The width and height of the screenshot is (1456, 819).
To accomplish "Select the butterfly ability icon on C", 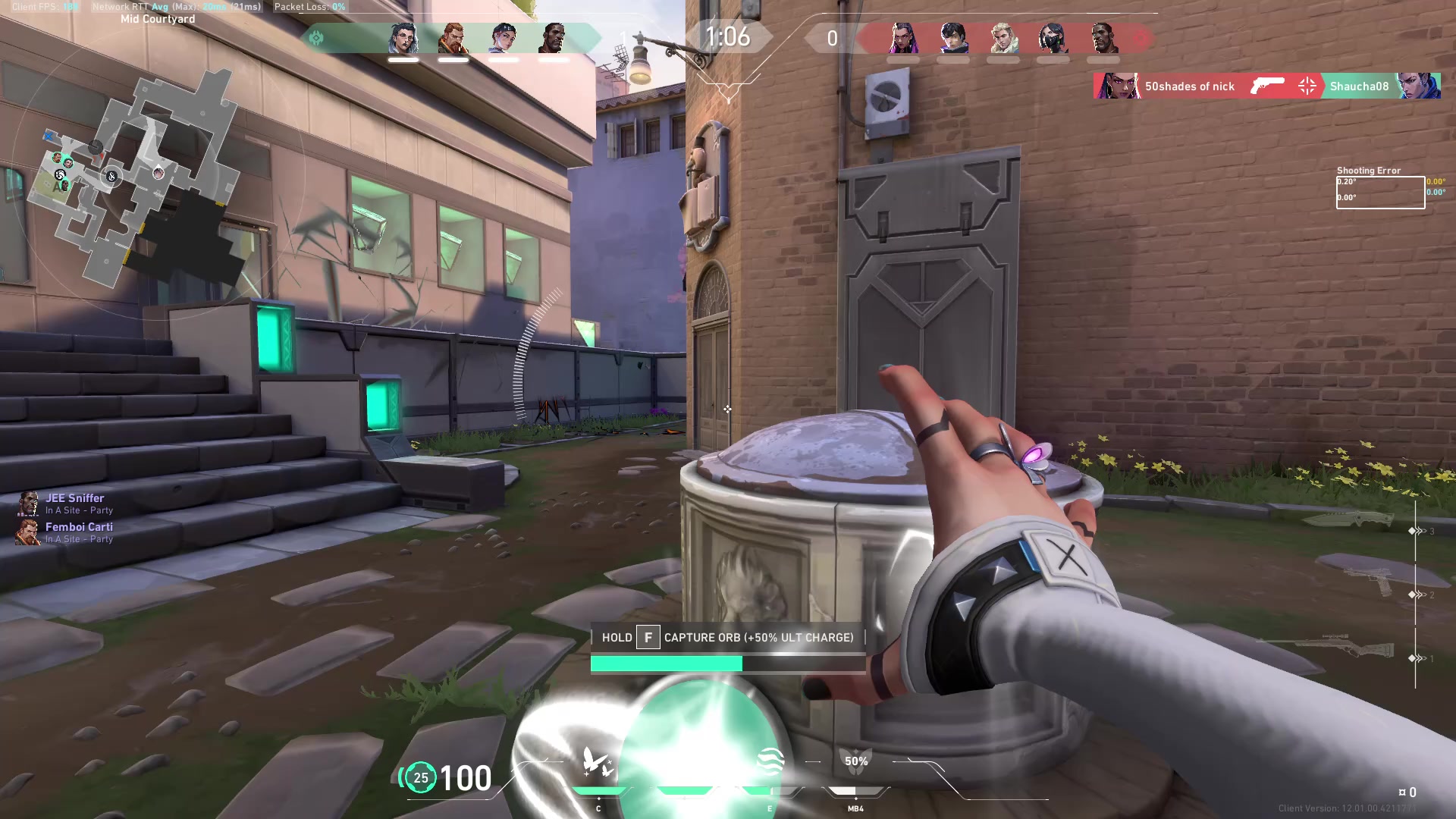I will (598, 762).
